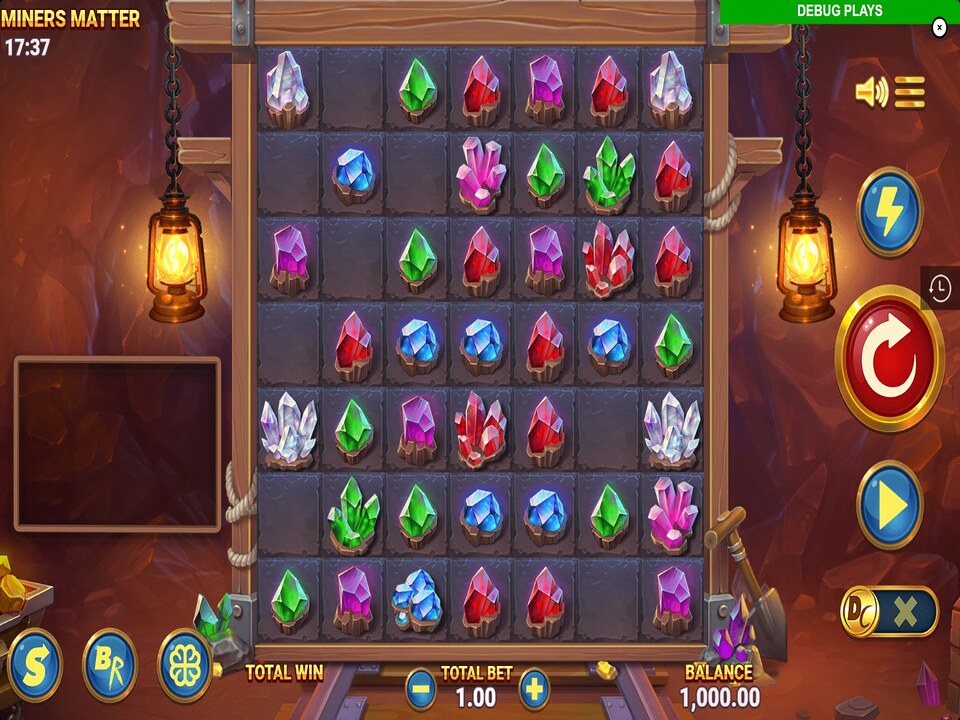Mute the game sound
The image size is (960, 720).
[871, 93]
